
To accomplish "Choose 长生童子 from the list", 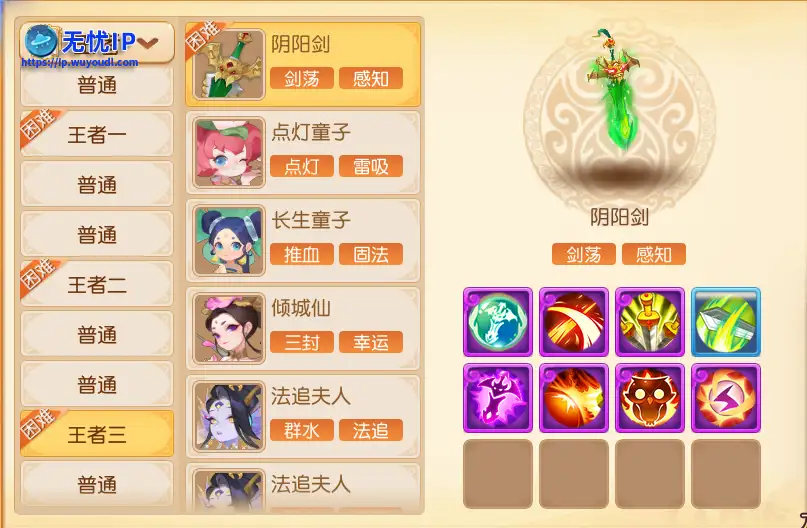I will coord(303,240).
